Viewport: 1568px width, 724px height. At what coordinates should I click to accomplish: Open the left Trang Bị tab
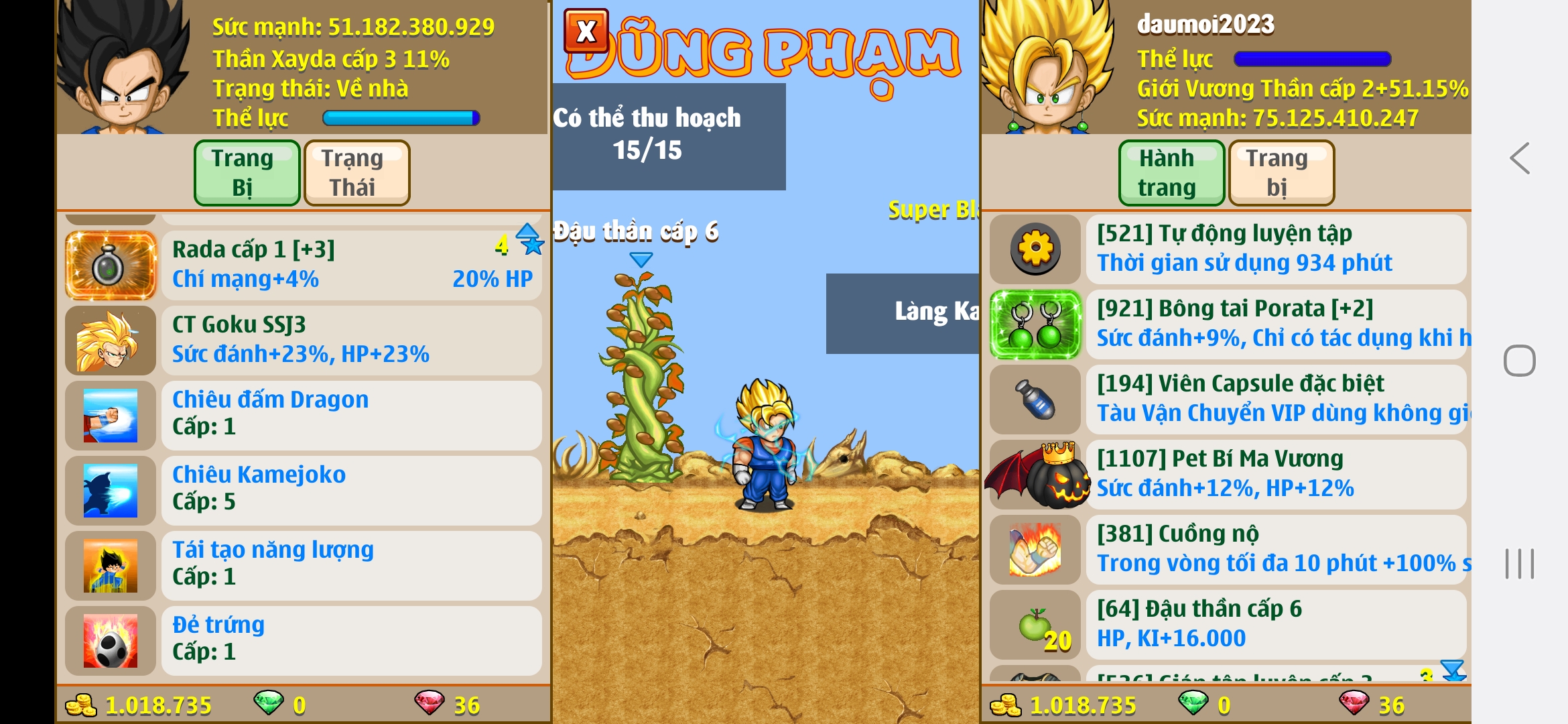tap(247, 173)
